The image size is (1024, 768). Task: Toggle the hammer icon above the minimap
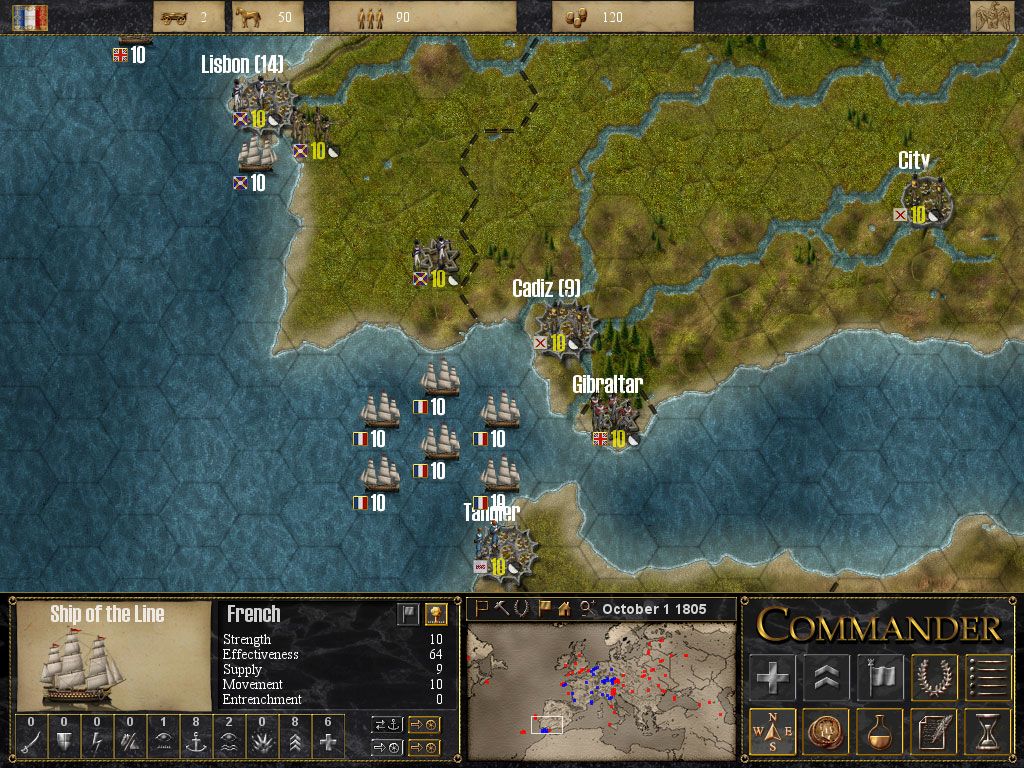click(500, 608)
